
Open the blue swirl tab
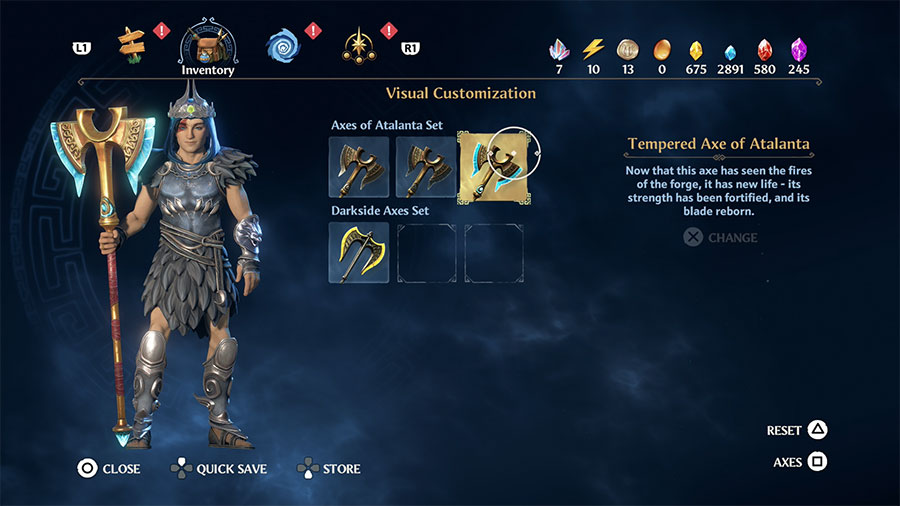pos(283,44)
